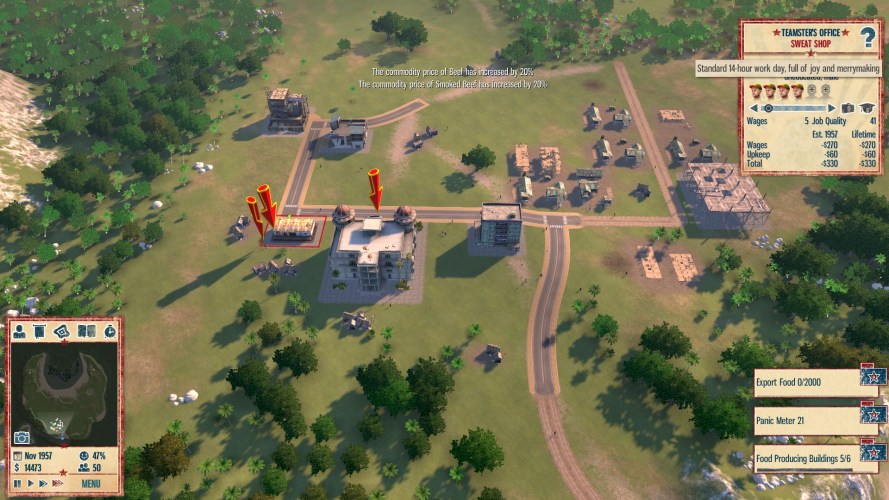Click the camera icon on the minimap
Screen dimensions: 889x500
pyautogui.click(x=21, y=437)
